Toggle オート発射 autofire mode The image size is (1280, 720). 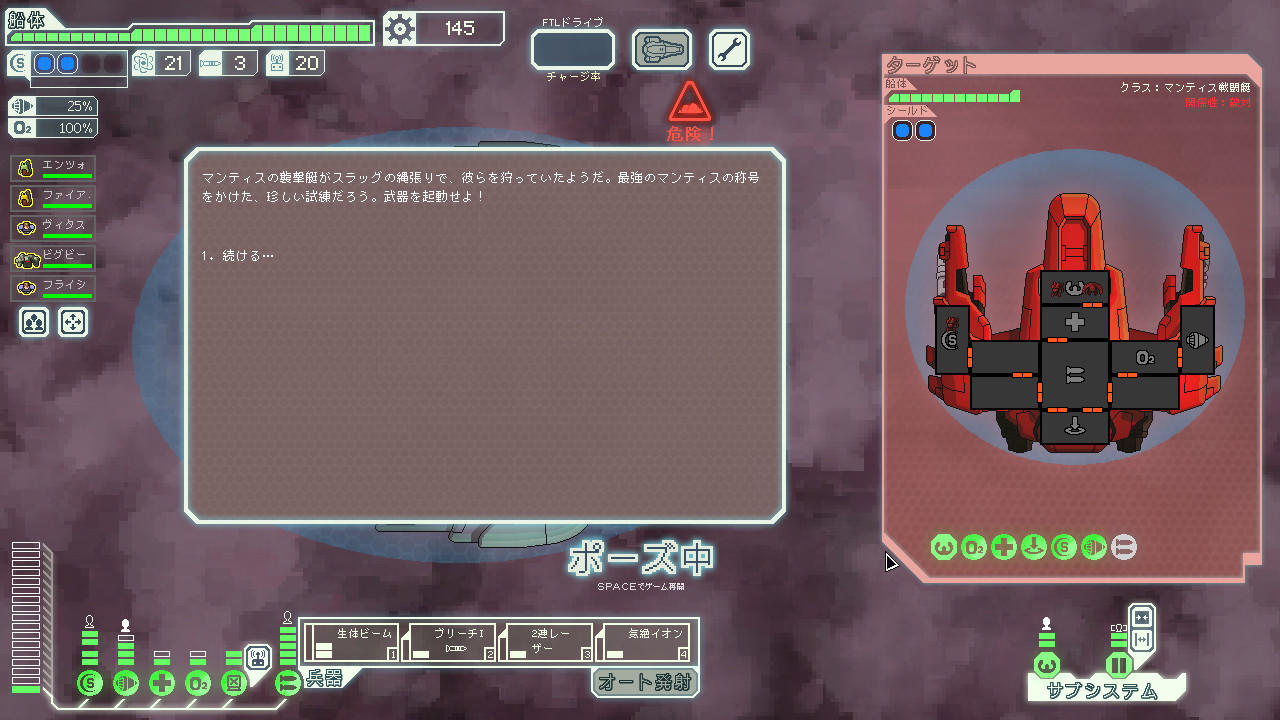click(x=645, y=683)
